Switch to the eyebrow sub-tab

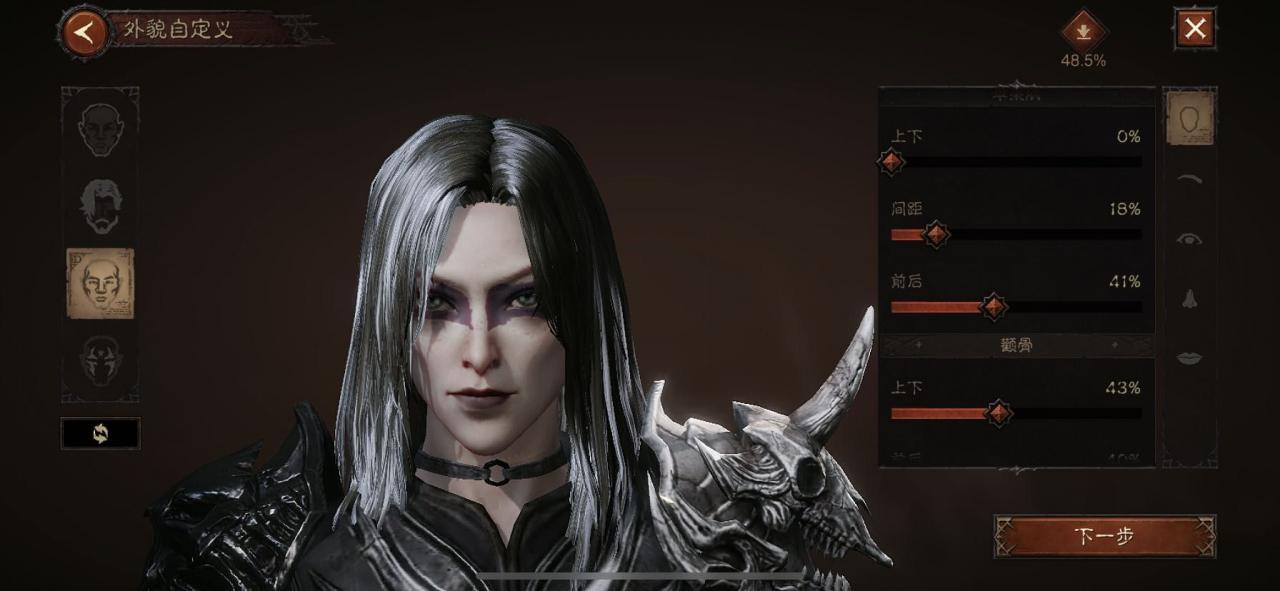[x=1189, y=180]
